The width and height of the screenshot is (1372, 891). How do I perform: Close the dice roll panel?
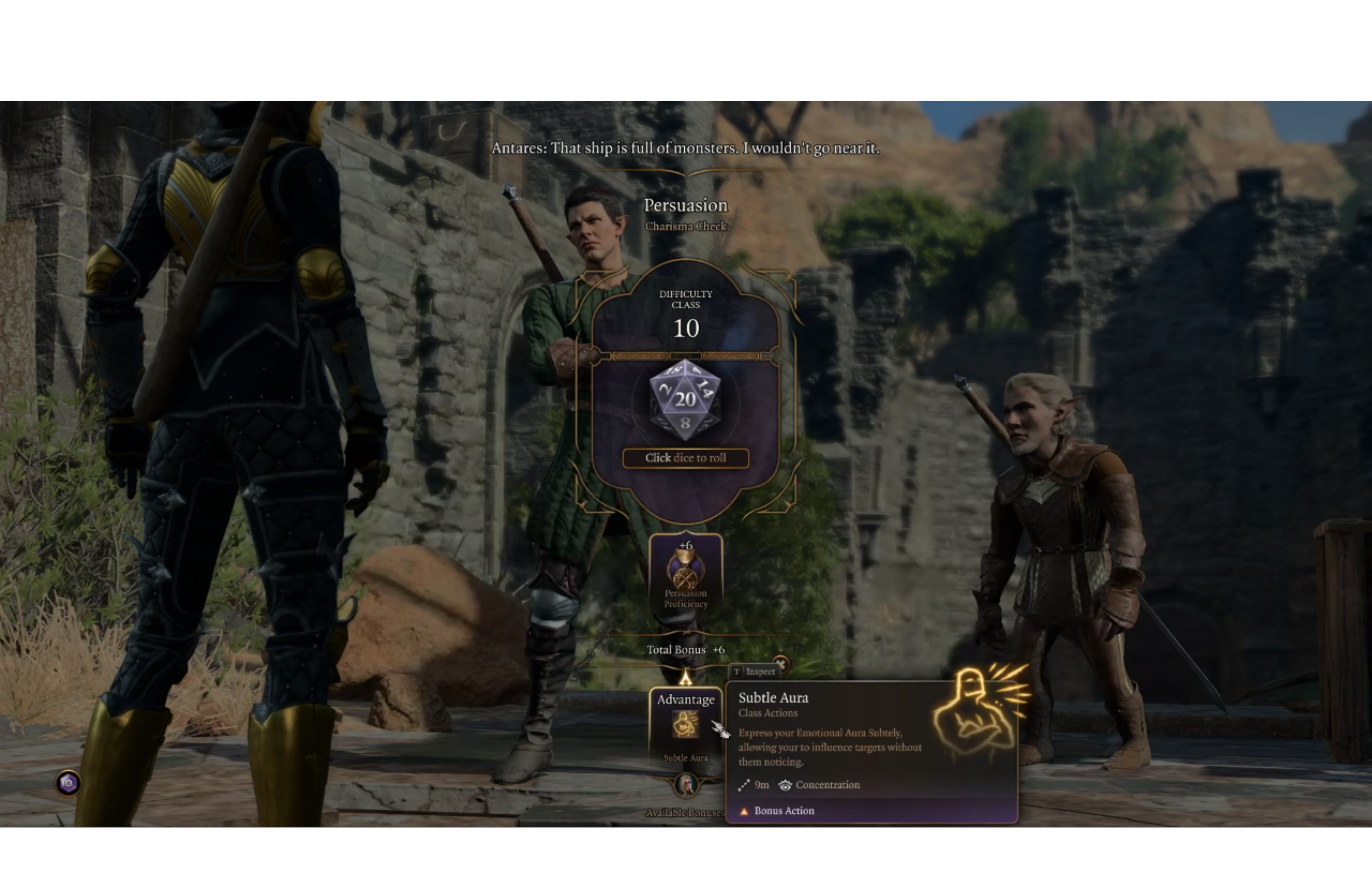pos(780,663)
